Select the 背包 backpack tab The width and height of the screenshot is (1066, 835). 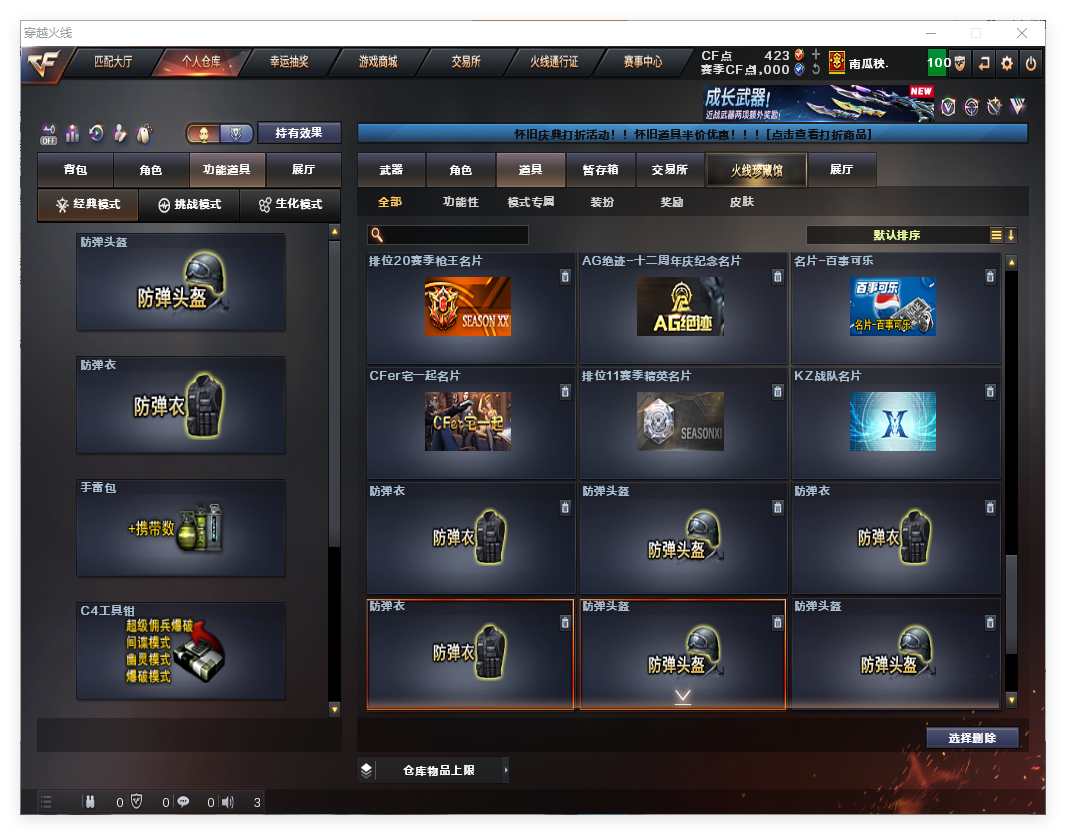point(75,171)
